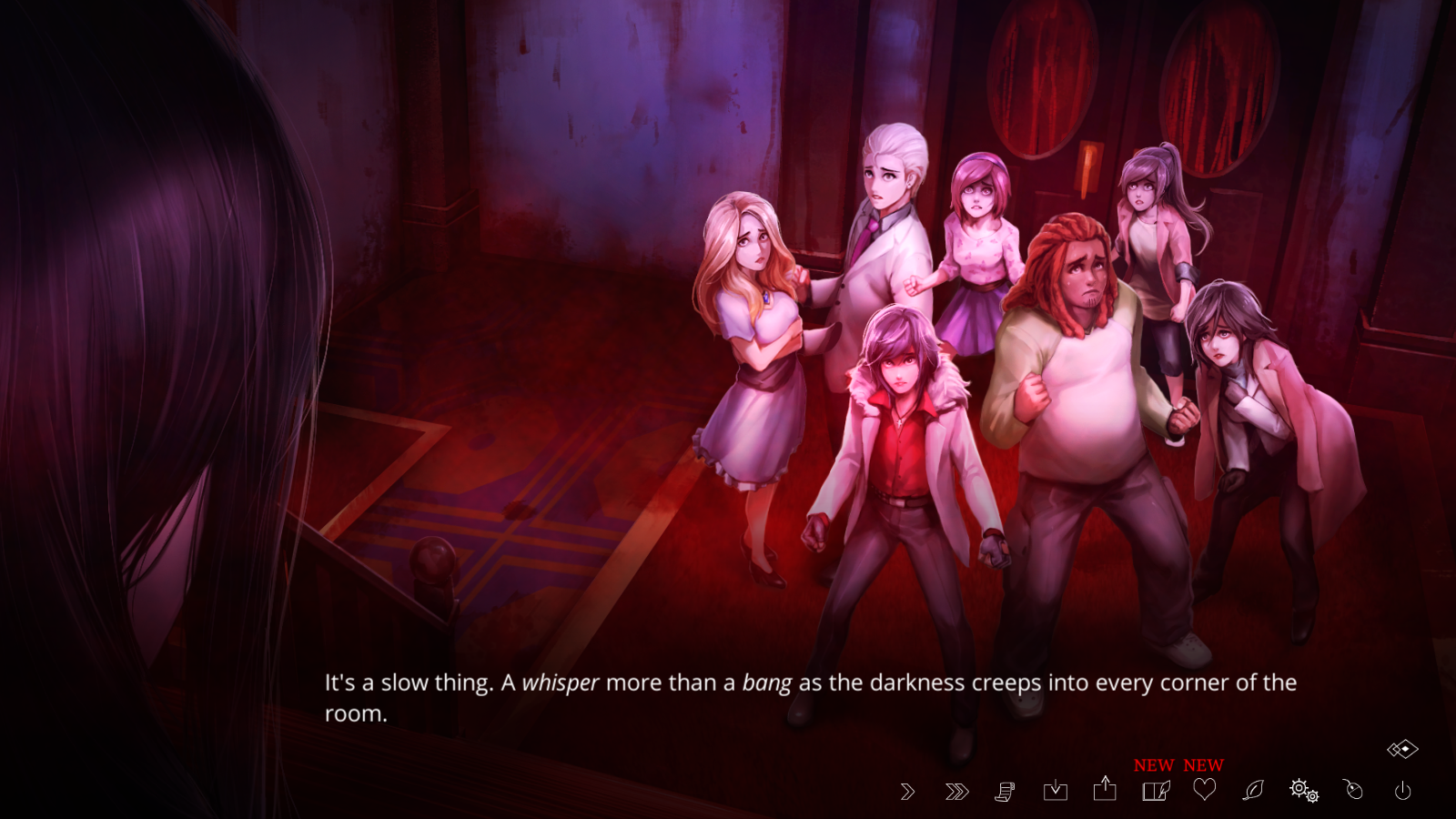The width and height of the screenshot is (1456, 819).
Task: Quit using the power icon
Action: point(1403,791)
